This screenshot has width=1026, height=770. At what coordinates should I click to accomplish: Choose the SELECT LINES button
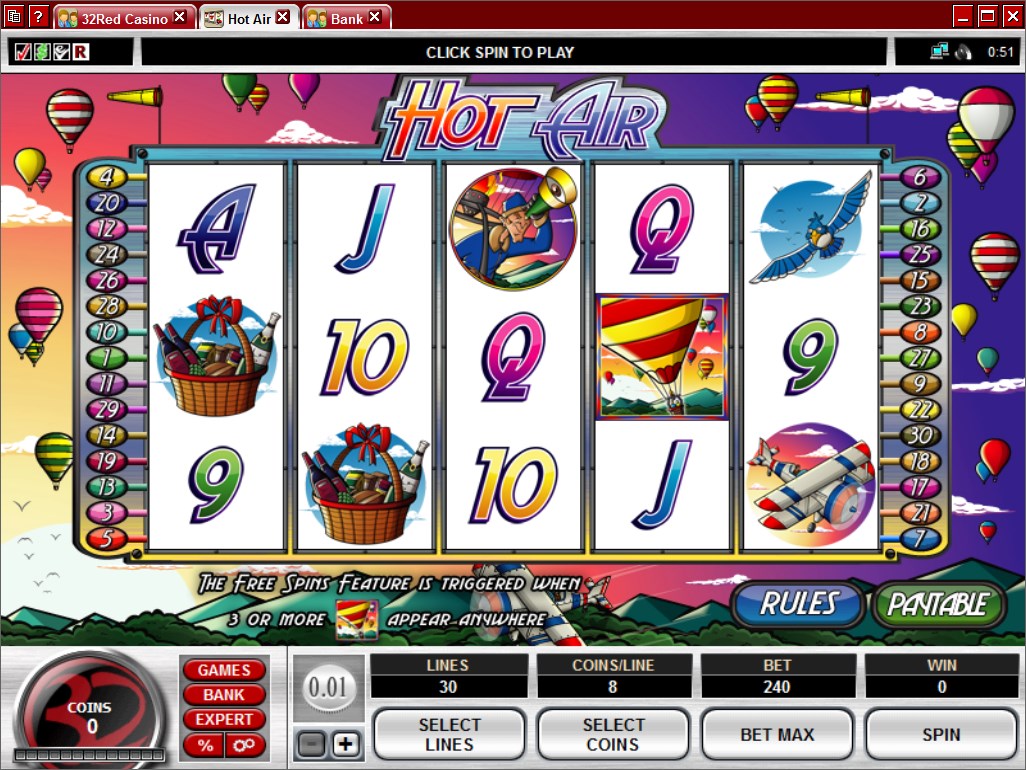click(449, 735)
